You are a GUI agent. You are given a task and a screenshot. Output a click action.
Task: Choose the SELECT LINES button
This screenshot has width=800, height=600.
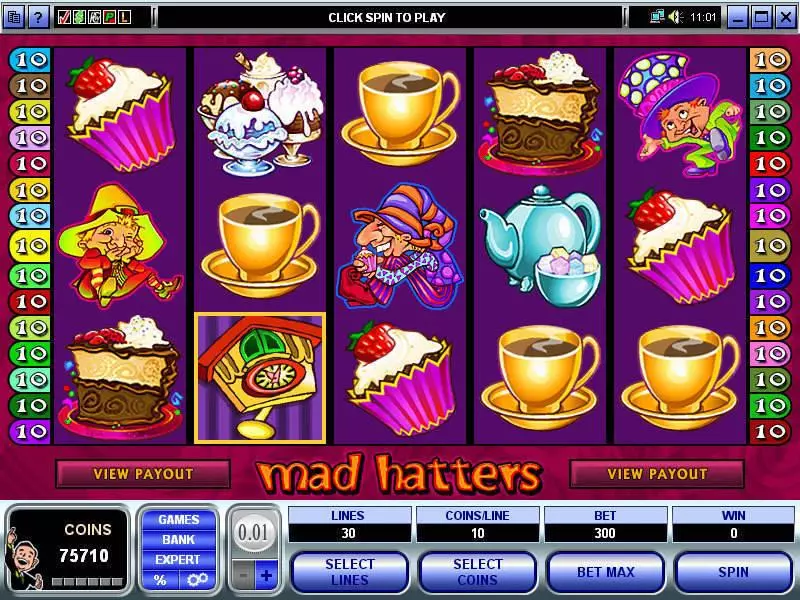click(x=349, y=572)
